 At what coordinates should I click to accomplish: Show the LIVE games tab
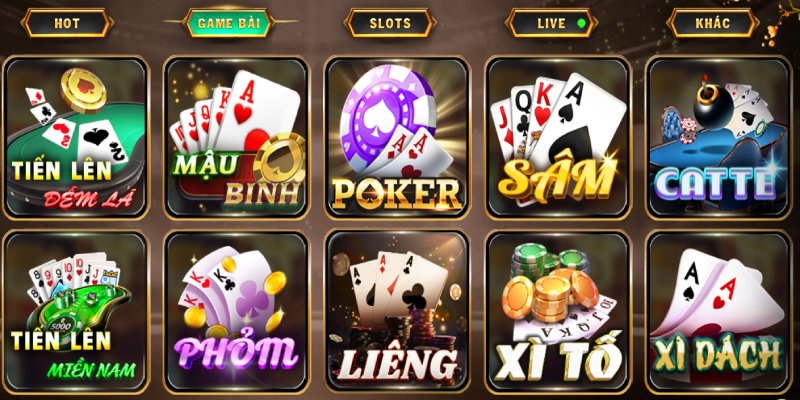click(552, 23)
